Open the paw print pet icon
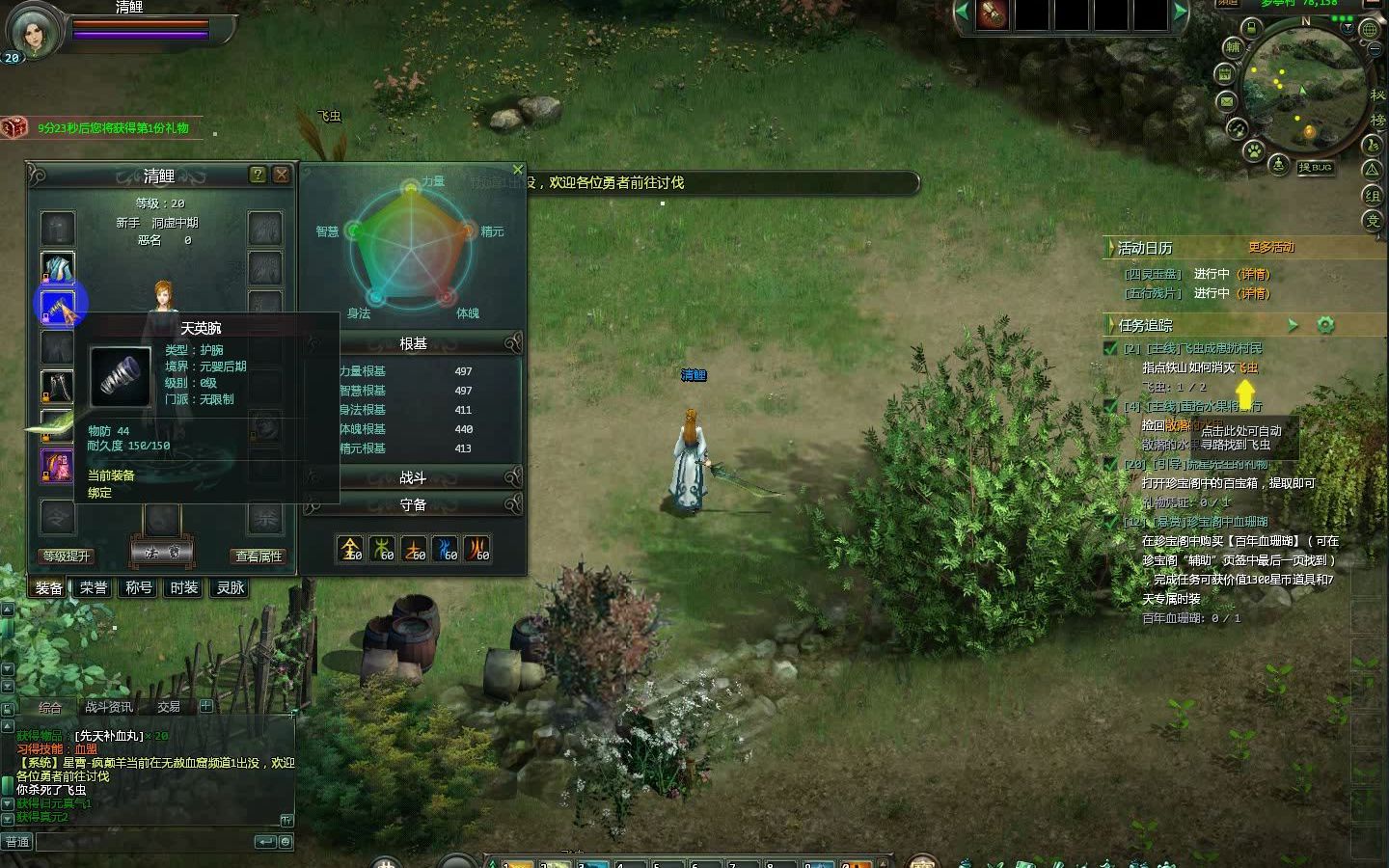The height and width of the screenshot is (868, 1389). click(x=1253, y=150)
